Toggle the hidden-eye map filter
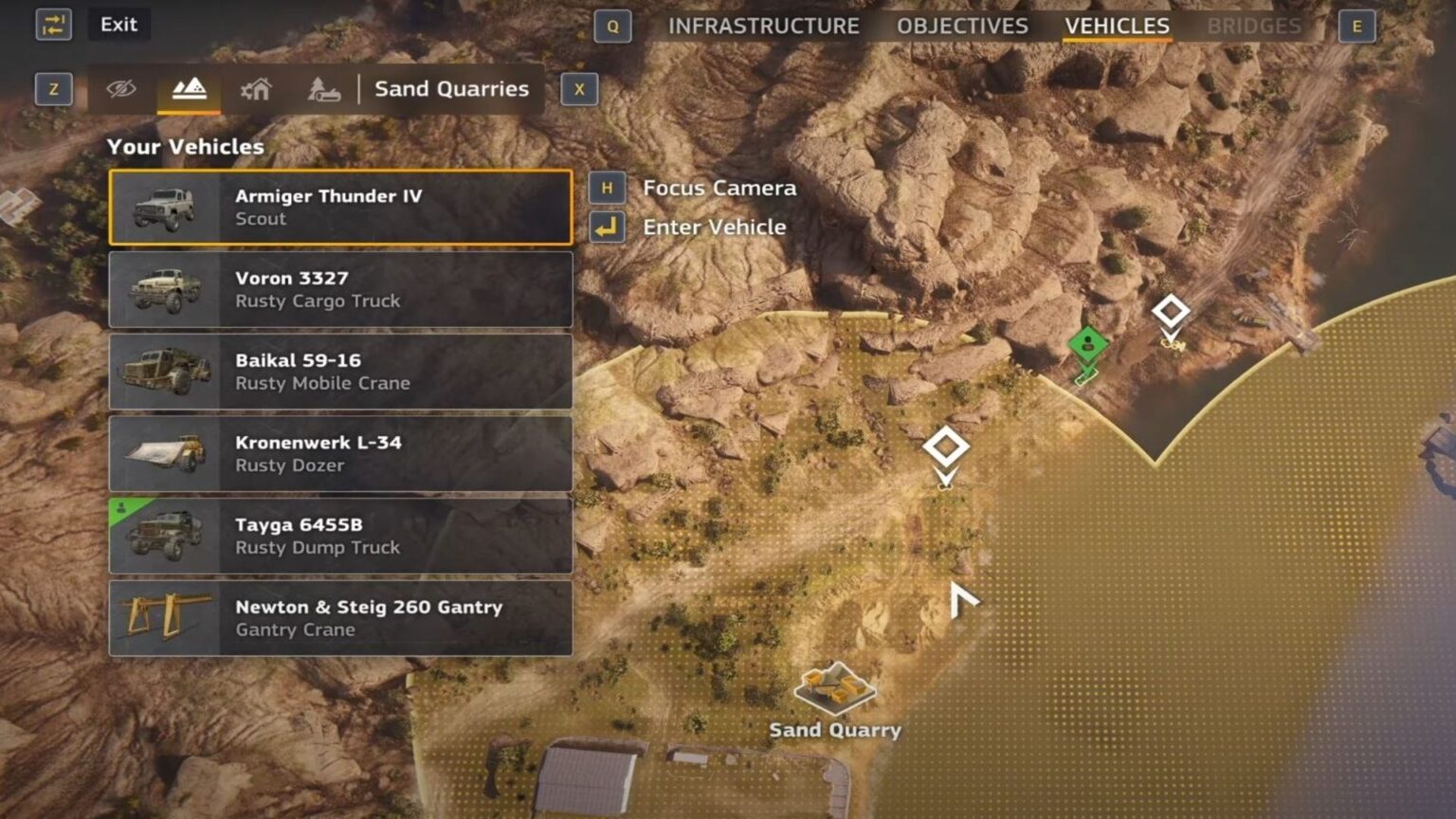Screen dimensions: 1456x819 click(121, 89)
